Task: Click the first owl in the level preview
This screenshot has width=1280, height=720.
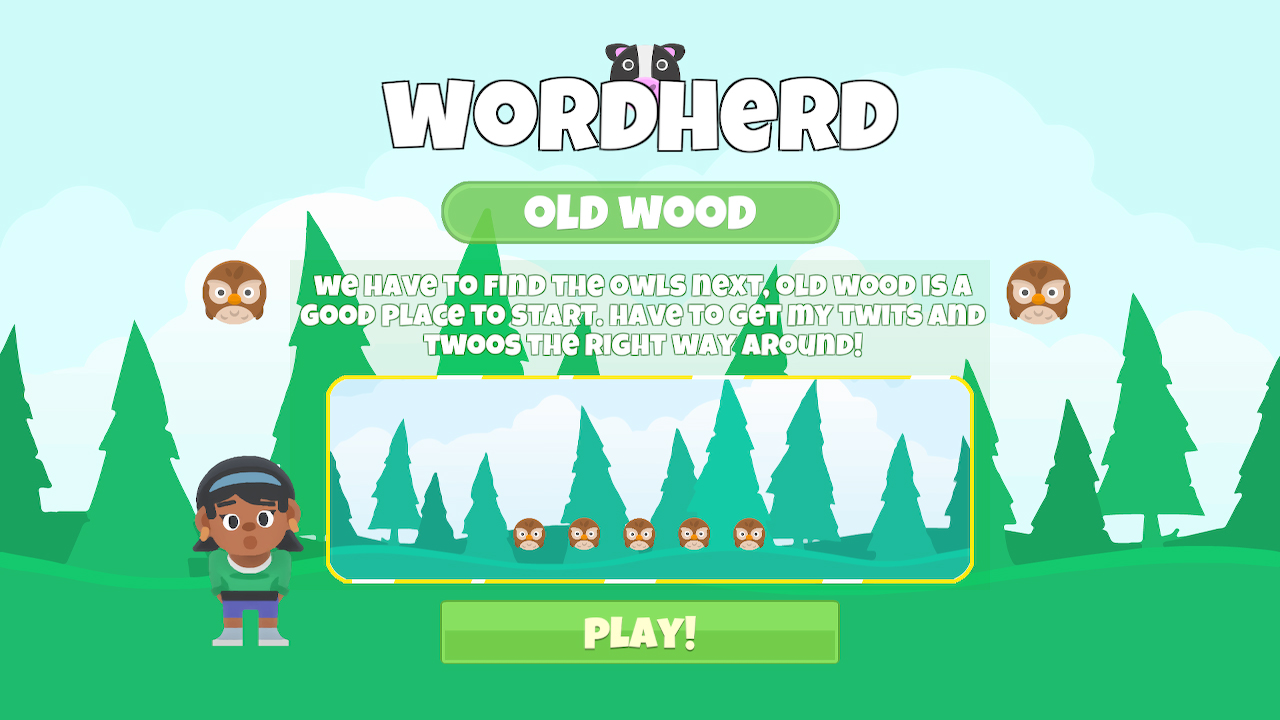Action: 530,536
